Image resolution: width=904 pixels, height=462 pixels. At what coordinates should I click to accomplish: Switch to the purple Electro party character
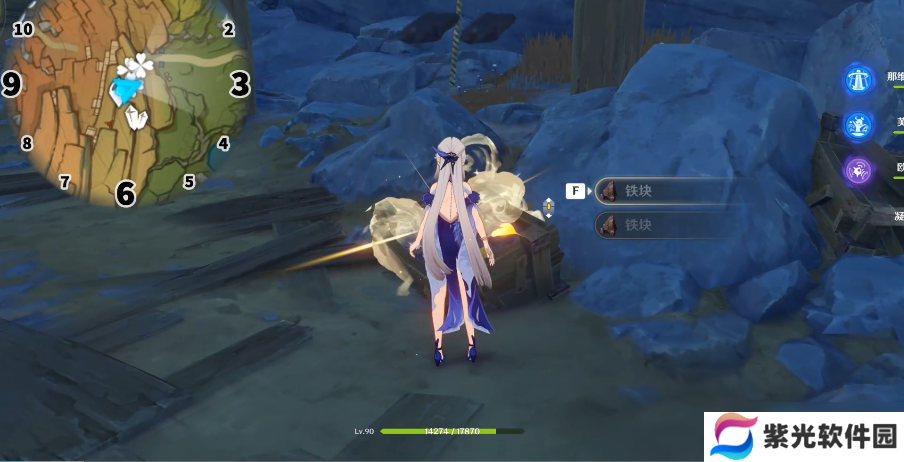[858, 170]
